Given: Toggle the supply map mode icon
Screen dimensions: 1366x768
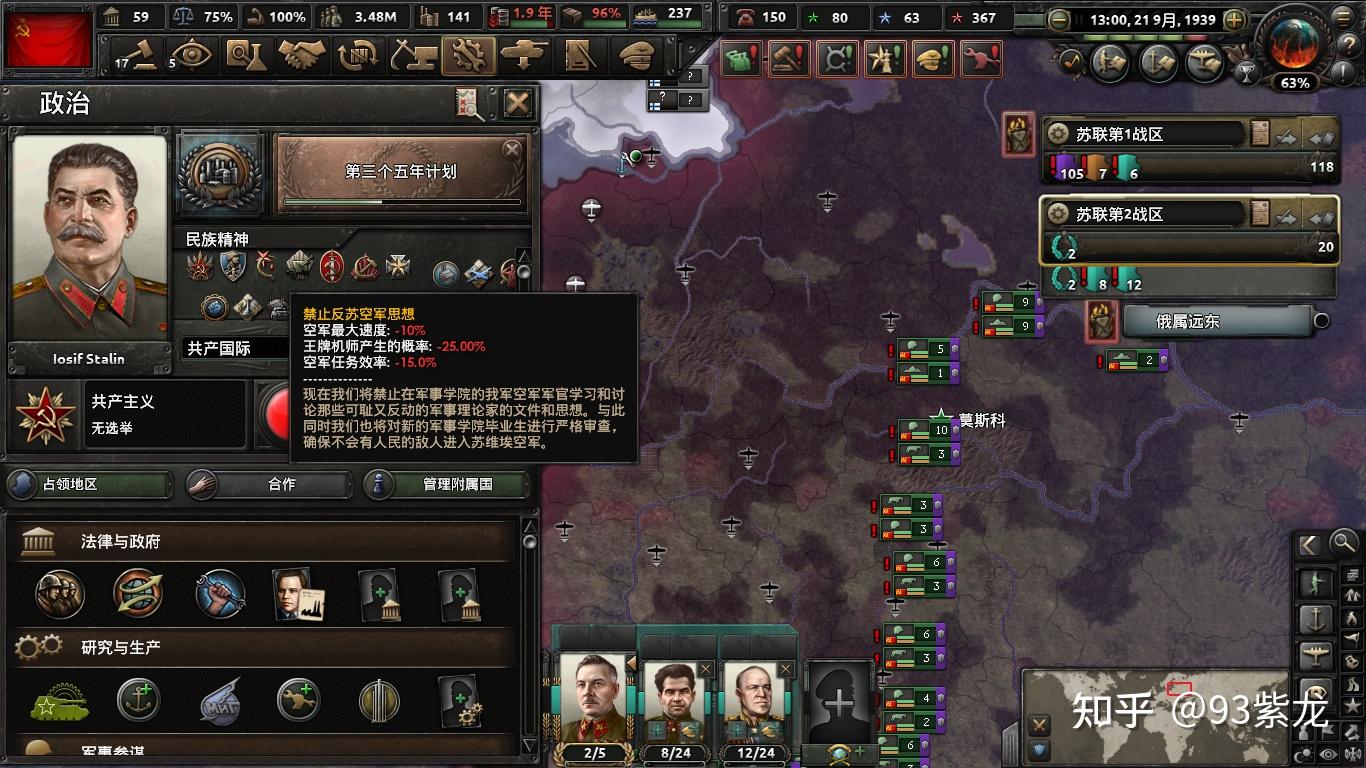Looking at the screenshot, I should 1353,576.
